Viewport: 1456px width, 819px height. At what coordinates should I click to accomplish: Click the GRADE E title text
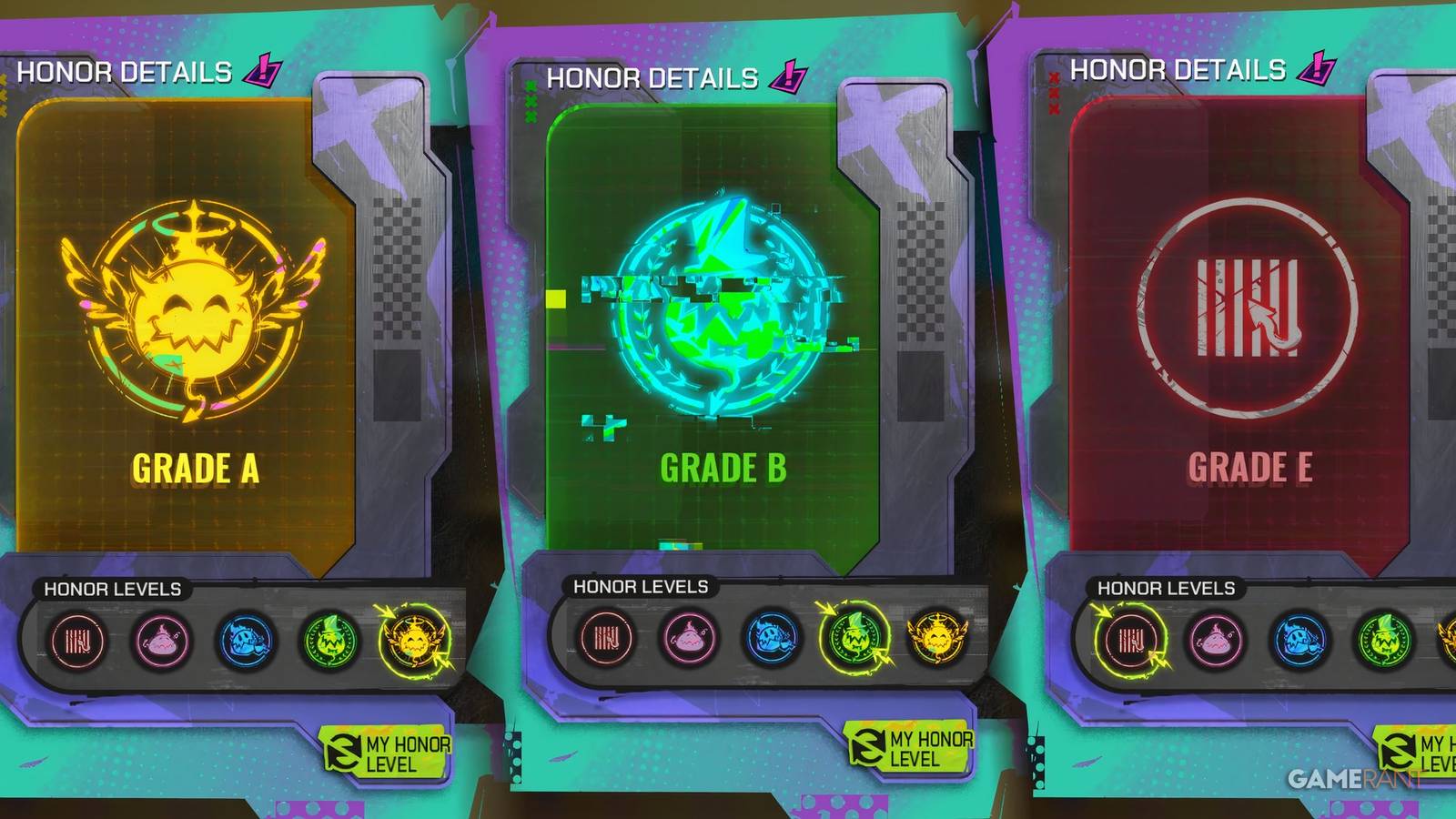click(x=1249, y=470)
